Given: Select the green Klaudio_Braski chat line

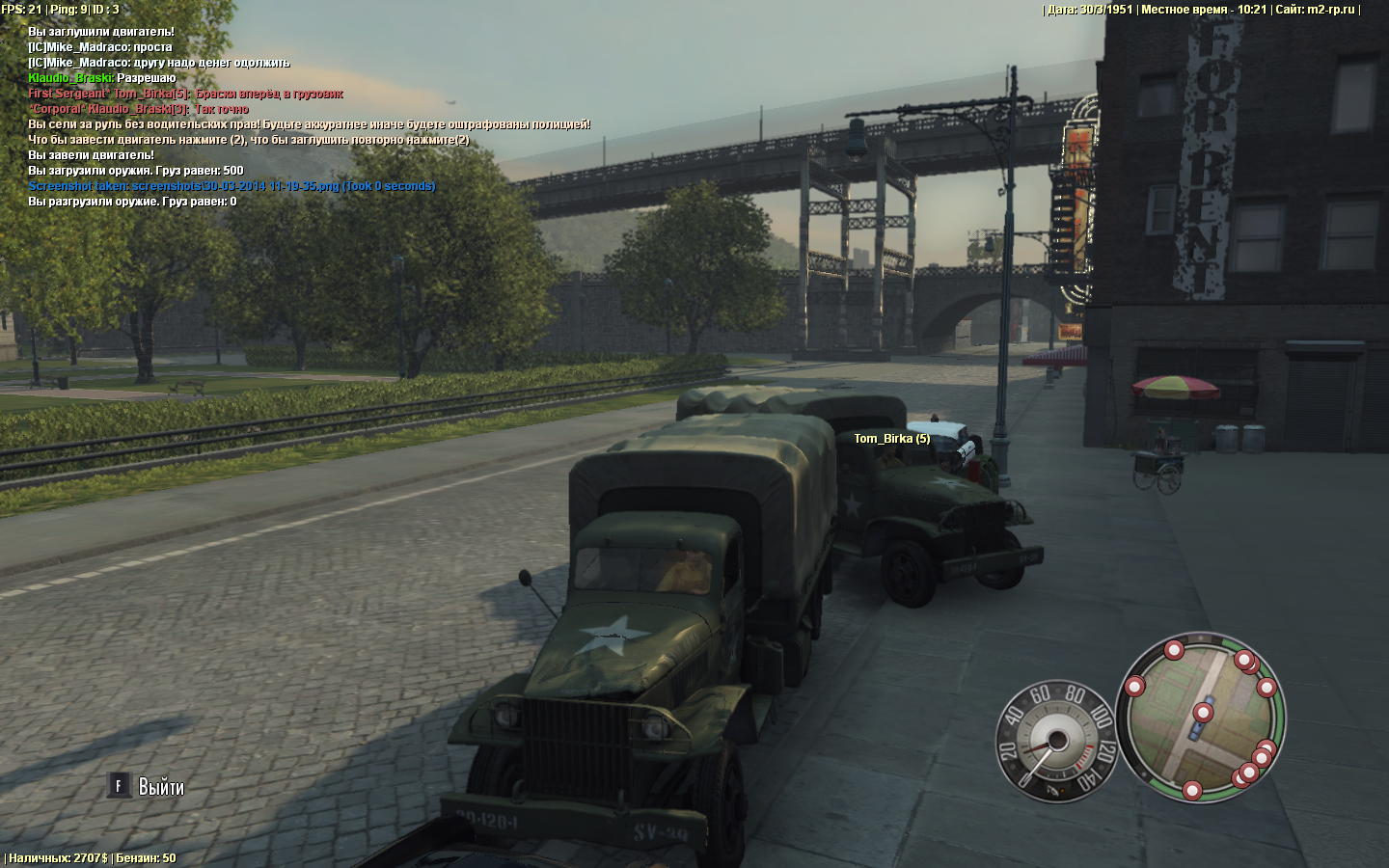Looking at the screenshot, I should [x=101, y=78].
